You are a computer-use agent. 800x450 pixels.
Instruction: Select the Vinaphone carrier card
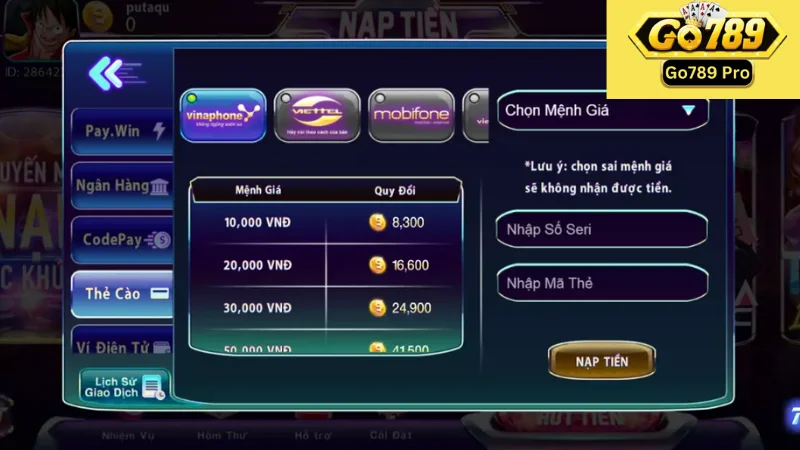click(224, 115)
